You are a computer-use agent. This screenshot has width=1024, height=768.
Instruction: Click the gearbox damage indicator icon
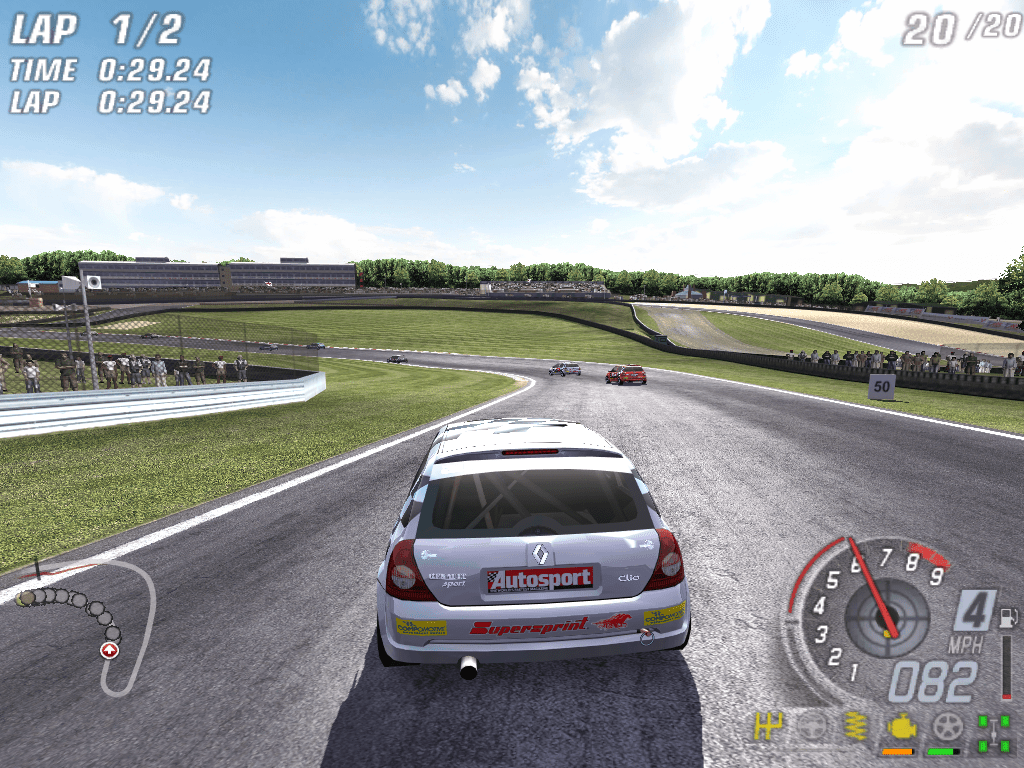click(768, 727)
